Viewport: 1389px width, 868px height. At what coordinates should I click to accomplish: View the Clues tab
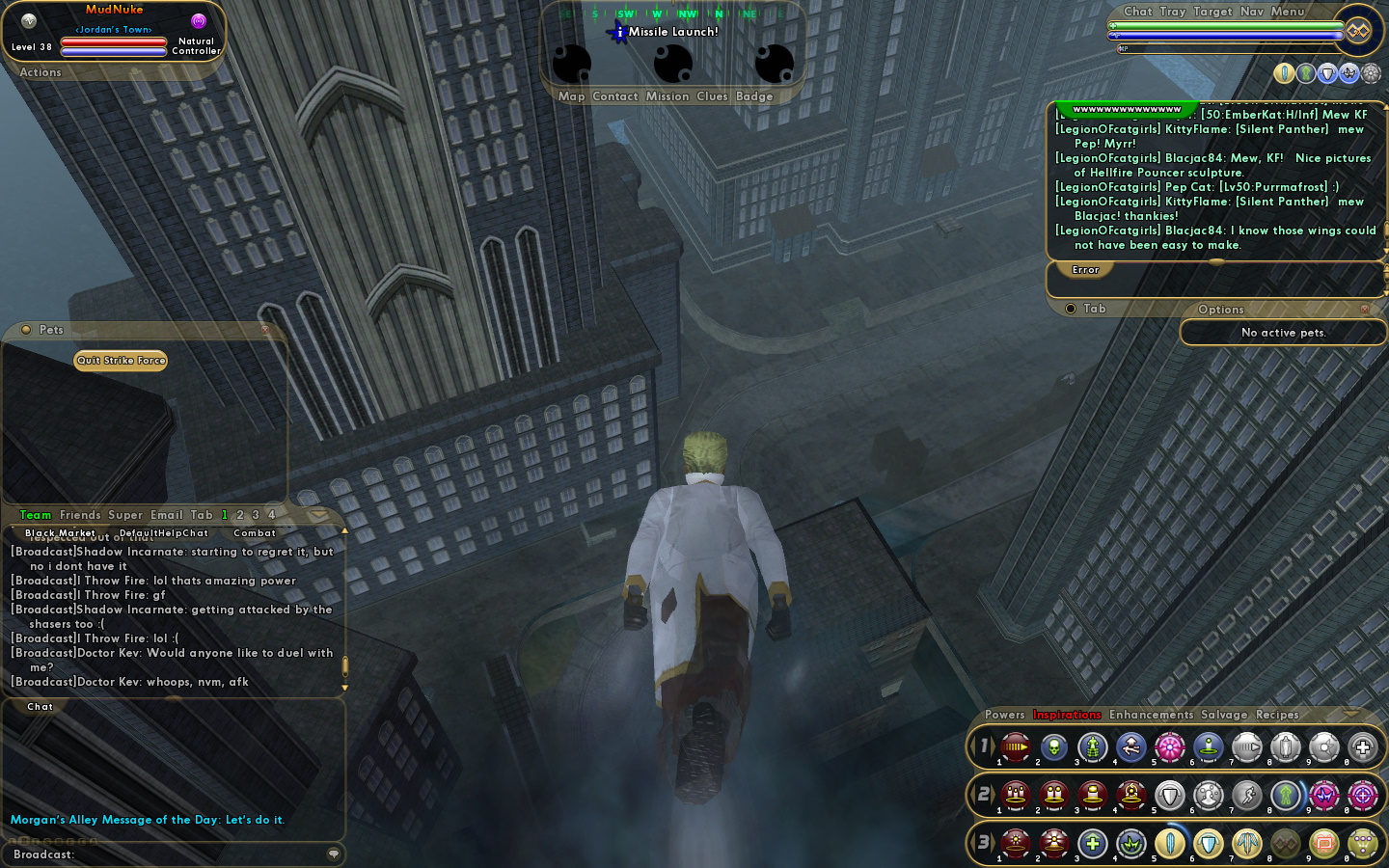pyautogui.click(x=712, y=96)
